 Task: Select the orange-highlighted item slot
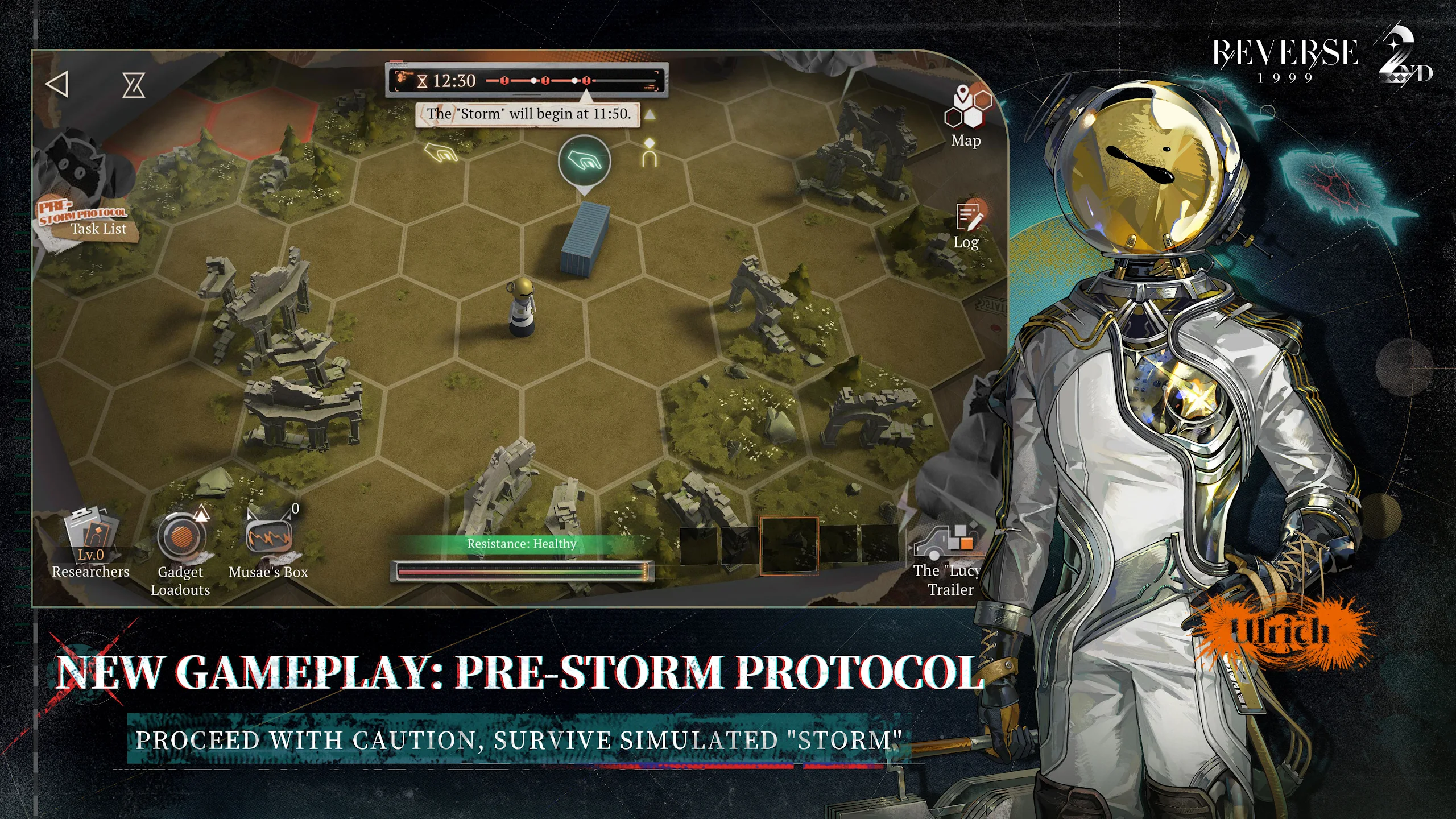[x=789, y=544]
